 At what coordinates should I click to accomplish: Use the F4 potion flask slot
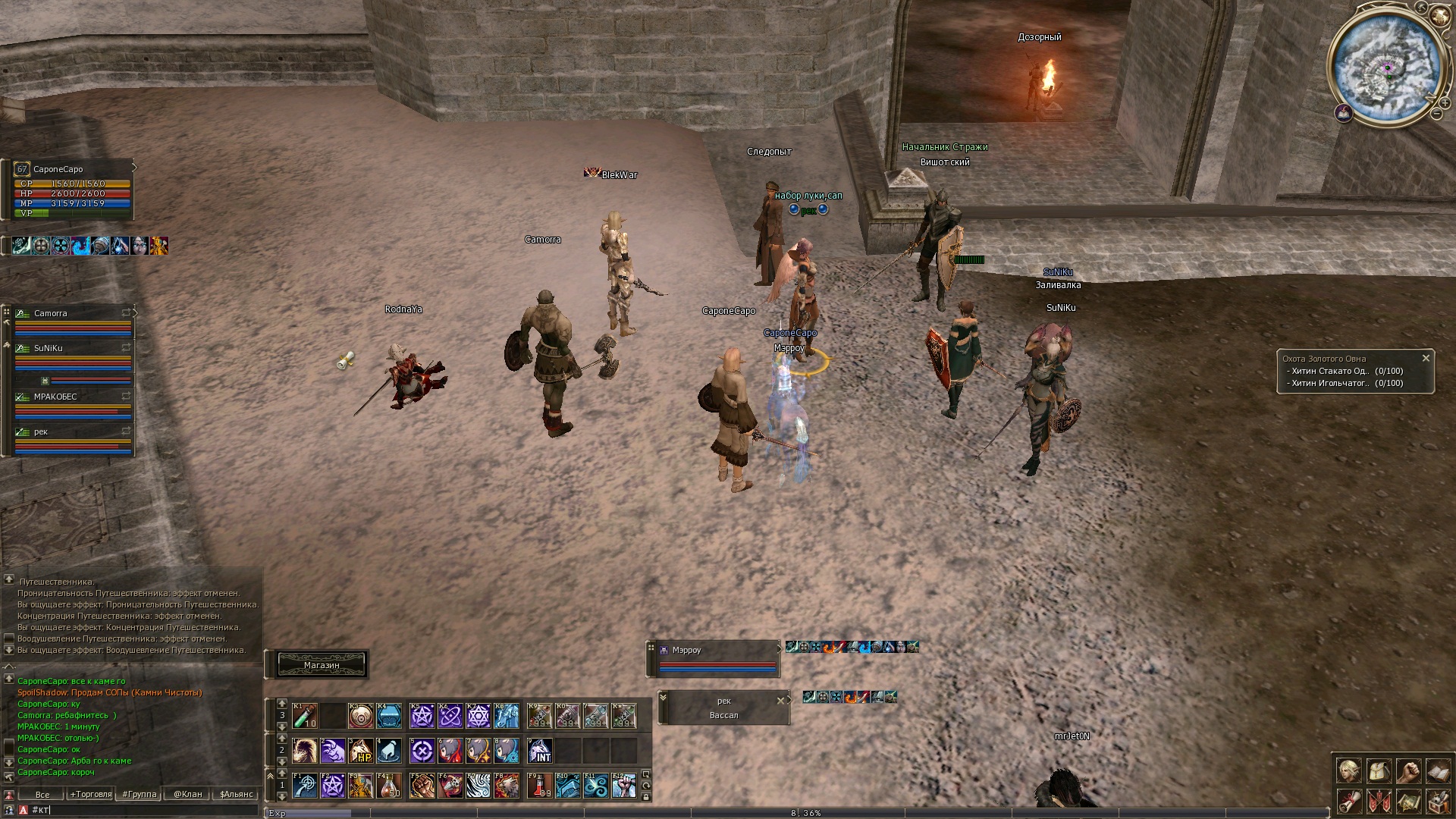[x=389, y=786]
